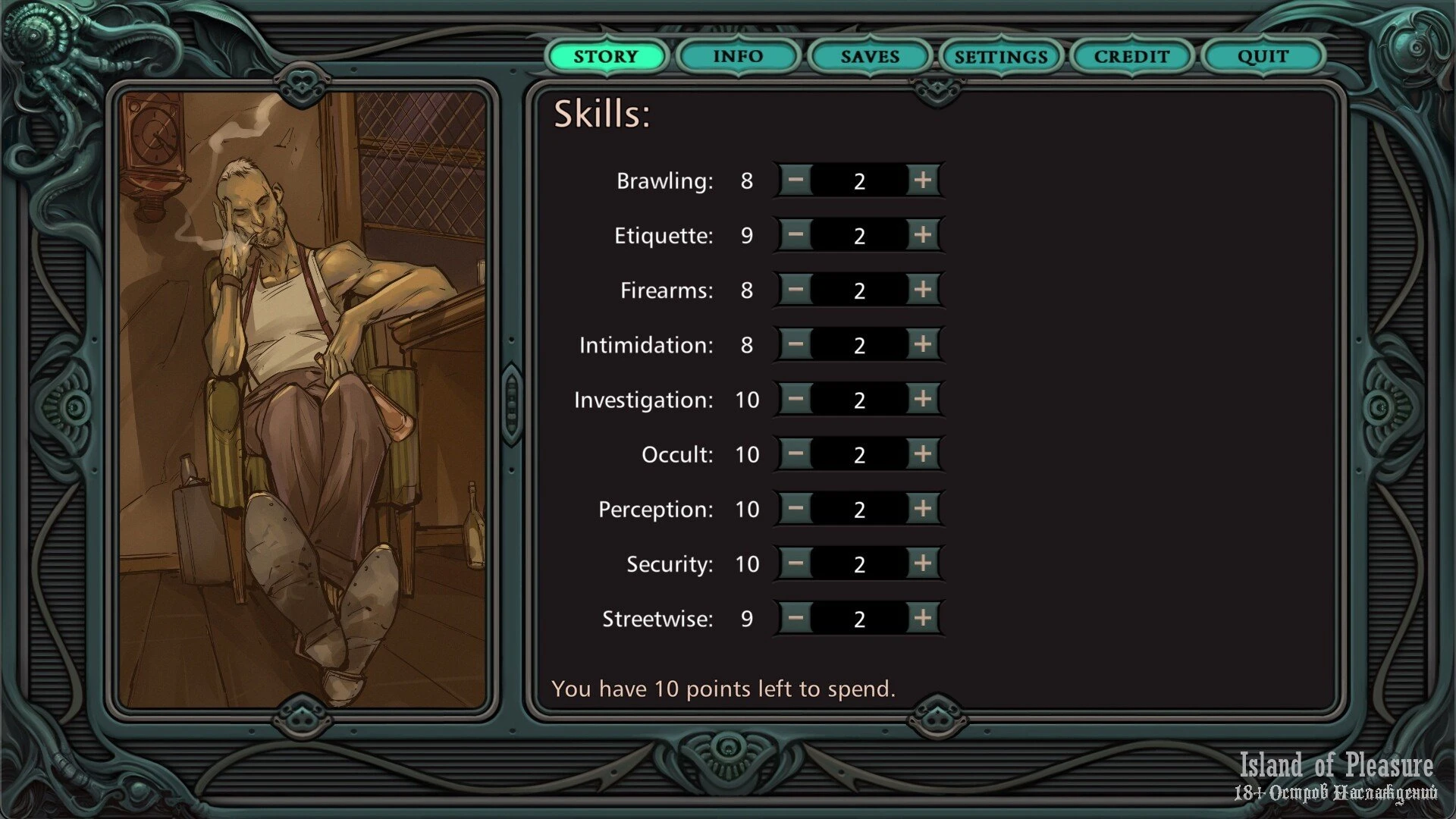
Task: Raise the Security skill
Action: point(922,563)
